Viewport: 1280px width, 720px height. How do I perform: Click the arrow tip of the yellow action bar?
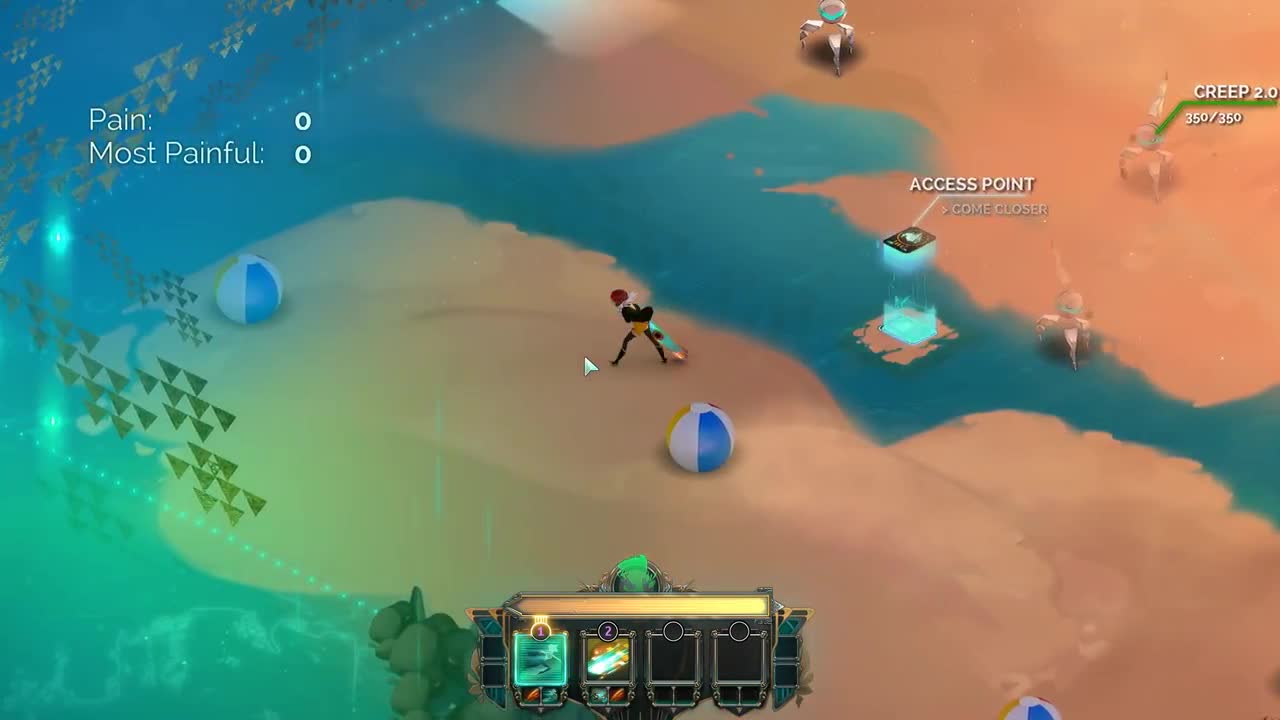[x=779, y=604]
